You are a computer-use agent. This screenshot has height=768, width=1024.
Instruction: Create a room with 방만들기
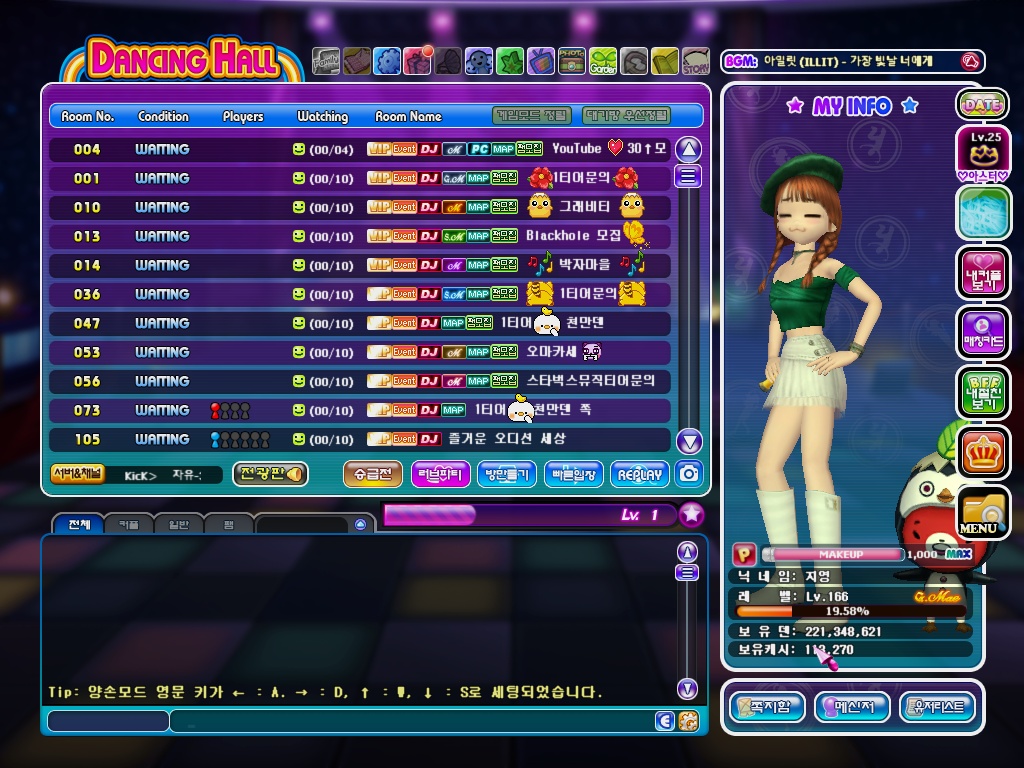507,474
